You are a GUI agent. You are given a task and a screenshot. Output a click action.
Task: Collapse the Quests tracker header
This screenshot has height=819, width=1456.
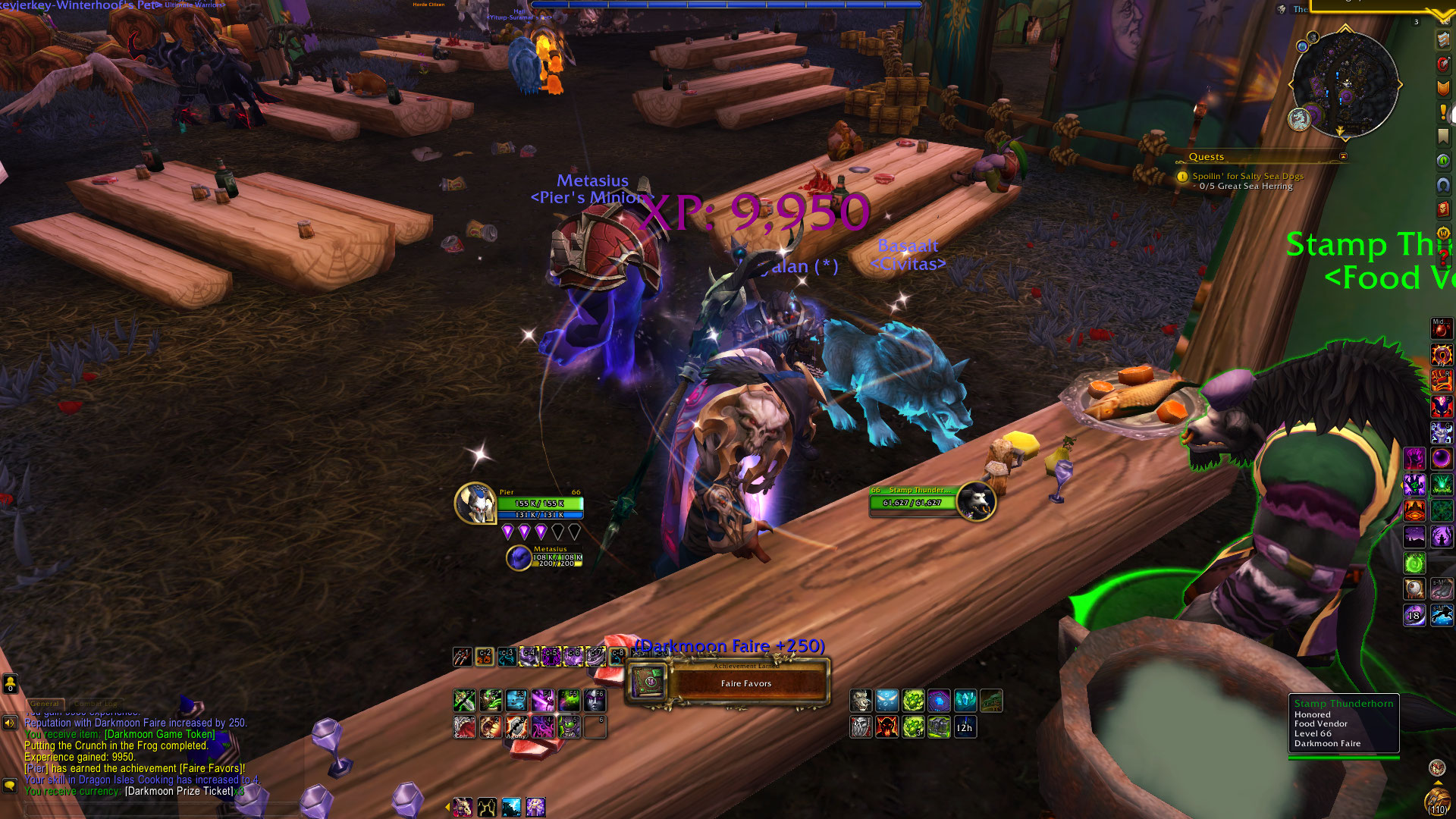(x=1343, y=157)
